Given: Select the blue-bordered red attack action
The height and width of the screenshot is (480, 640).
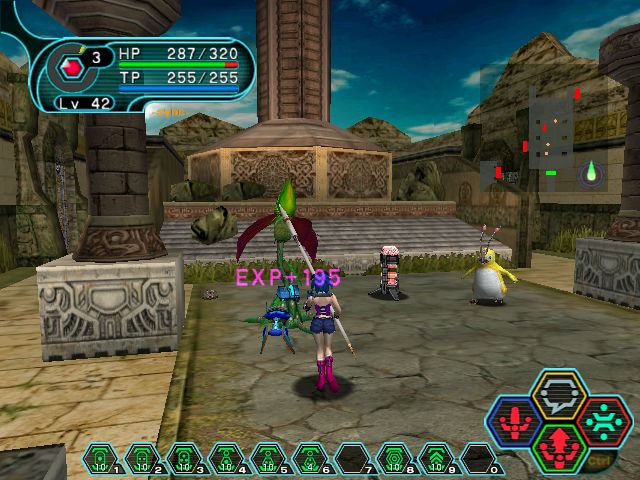Looking at the screenshot, I should pyautogui.click(x=514, y=420).
